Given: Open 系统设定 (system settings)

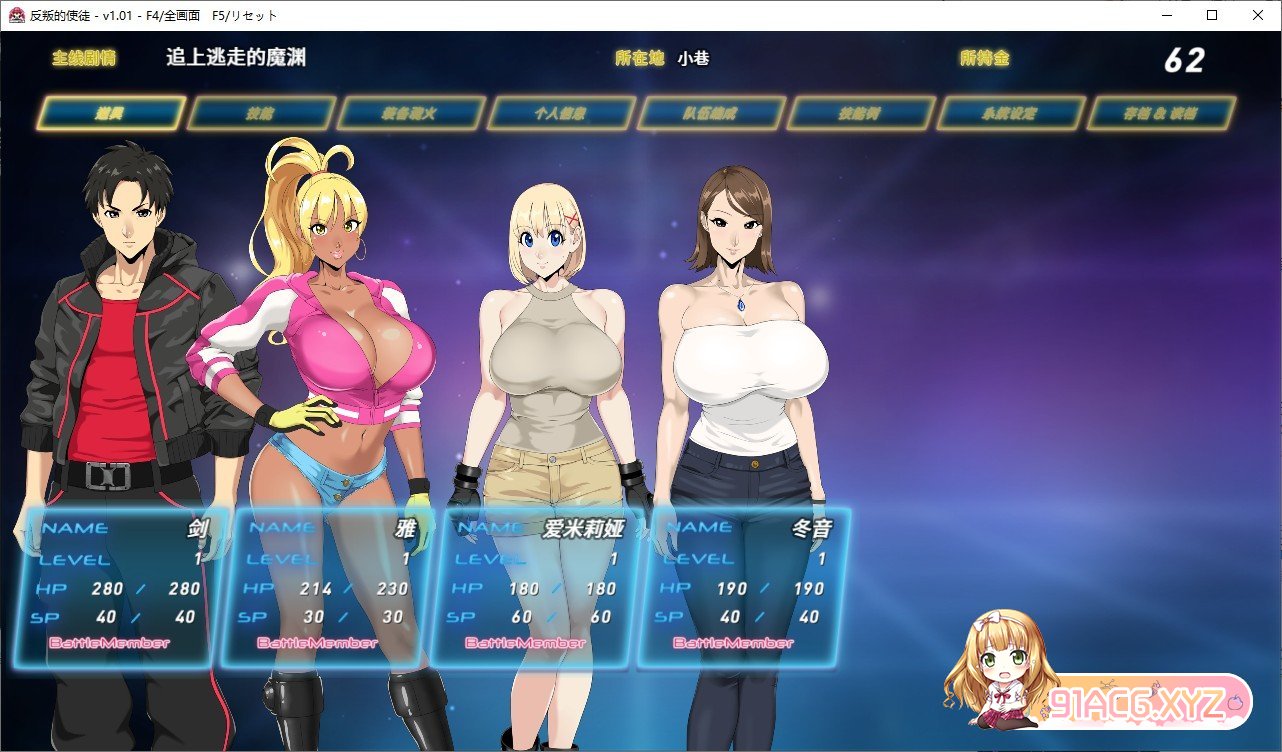Looking at the screenshot, I should pyautogui.click(x=1011, y=113).
